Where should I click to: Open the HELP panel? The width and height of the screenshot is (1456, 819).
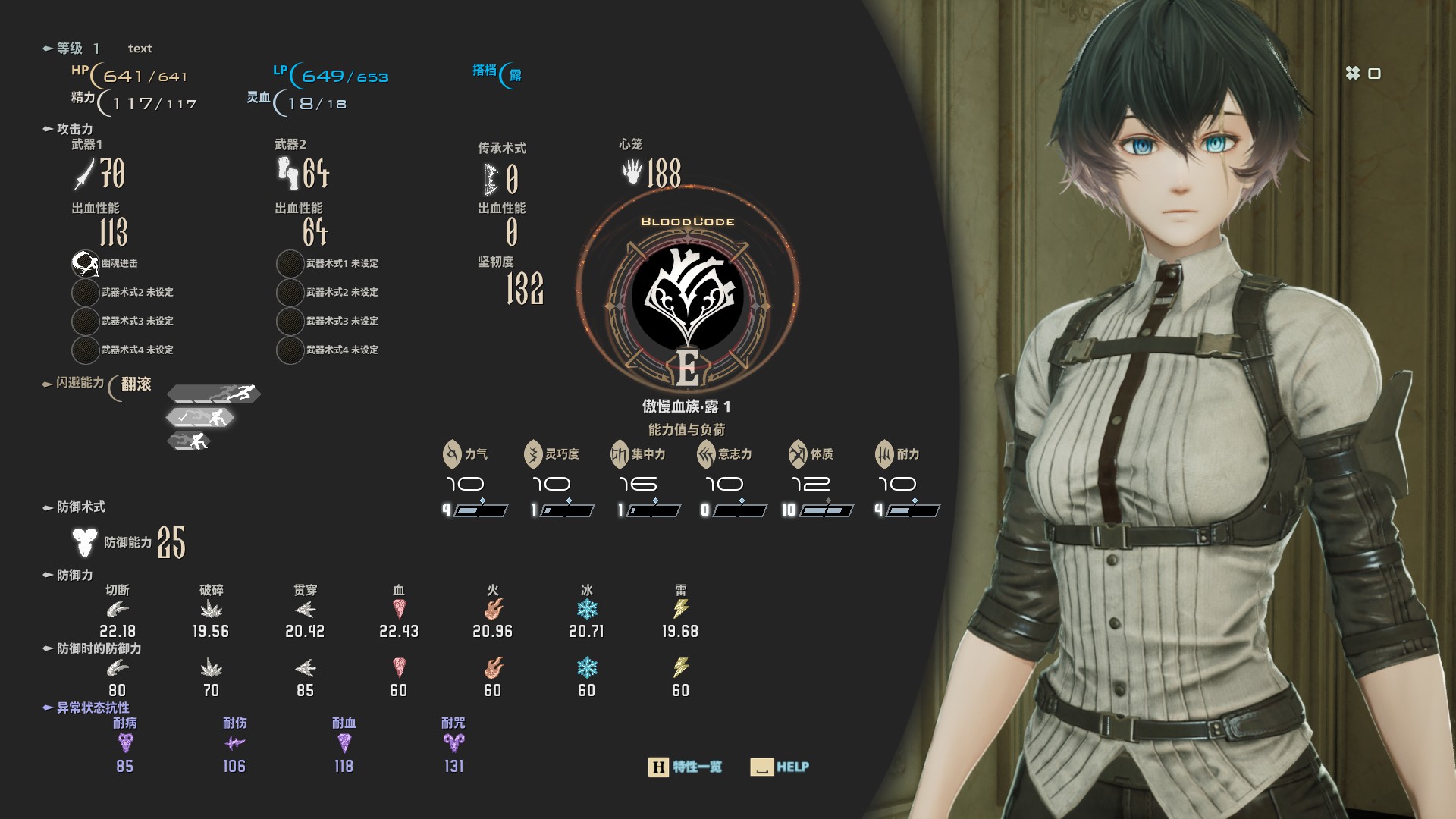click(780, 767)
